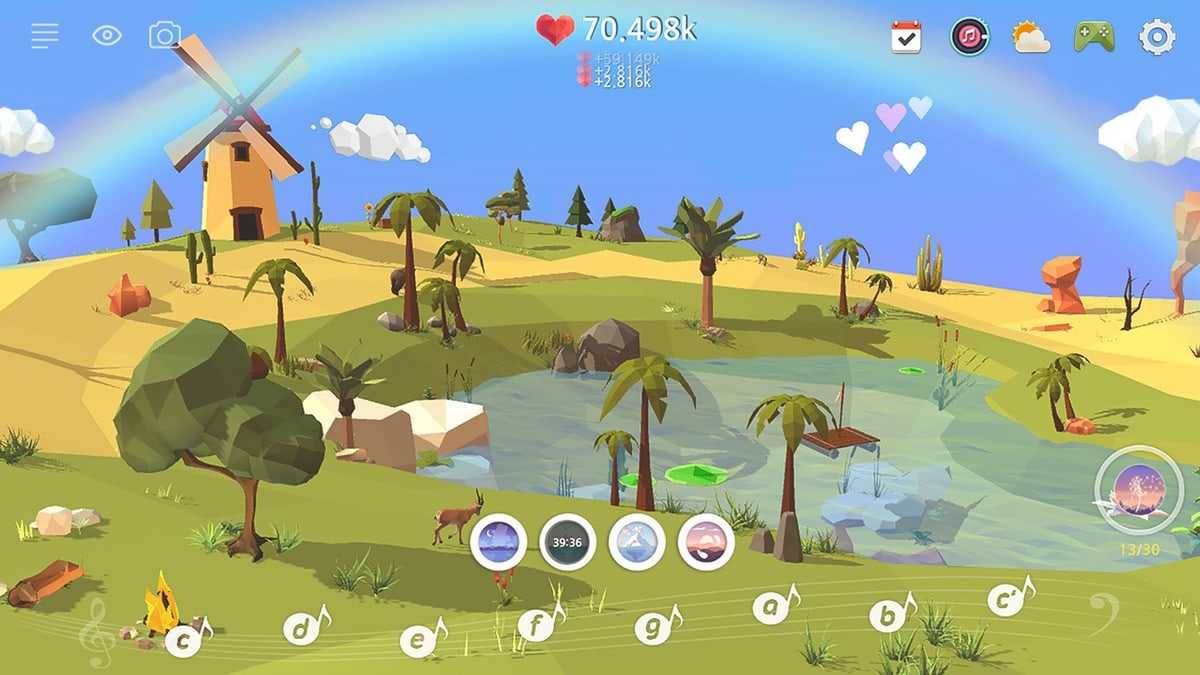Open the hamburger menu
Image resolution: width=1200 pixels, height=675 pixels.
pos(45,36)
